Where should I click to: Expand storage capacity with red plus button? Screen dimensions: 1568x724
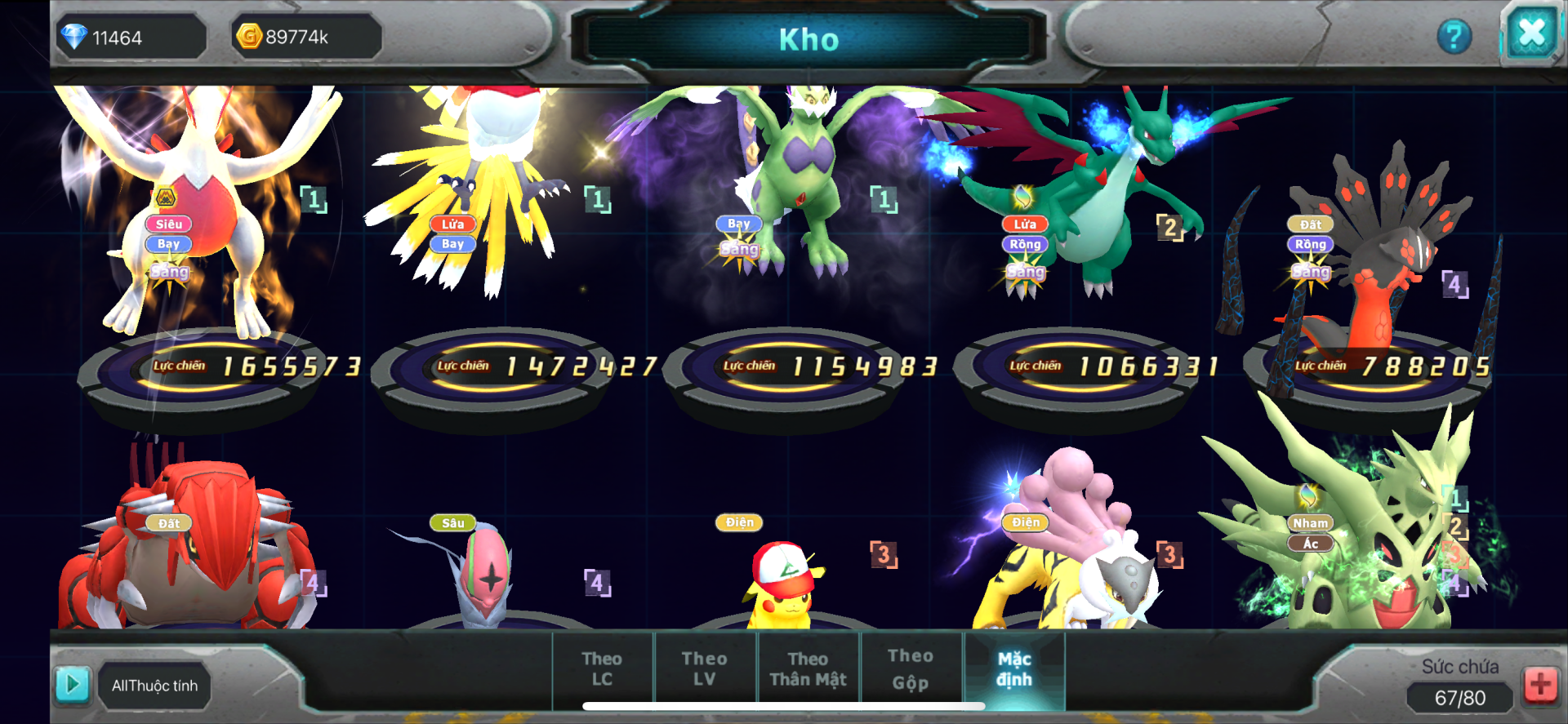click(x=1540, y=684)
